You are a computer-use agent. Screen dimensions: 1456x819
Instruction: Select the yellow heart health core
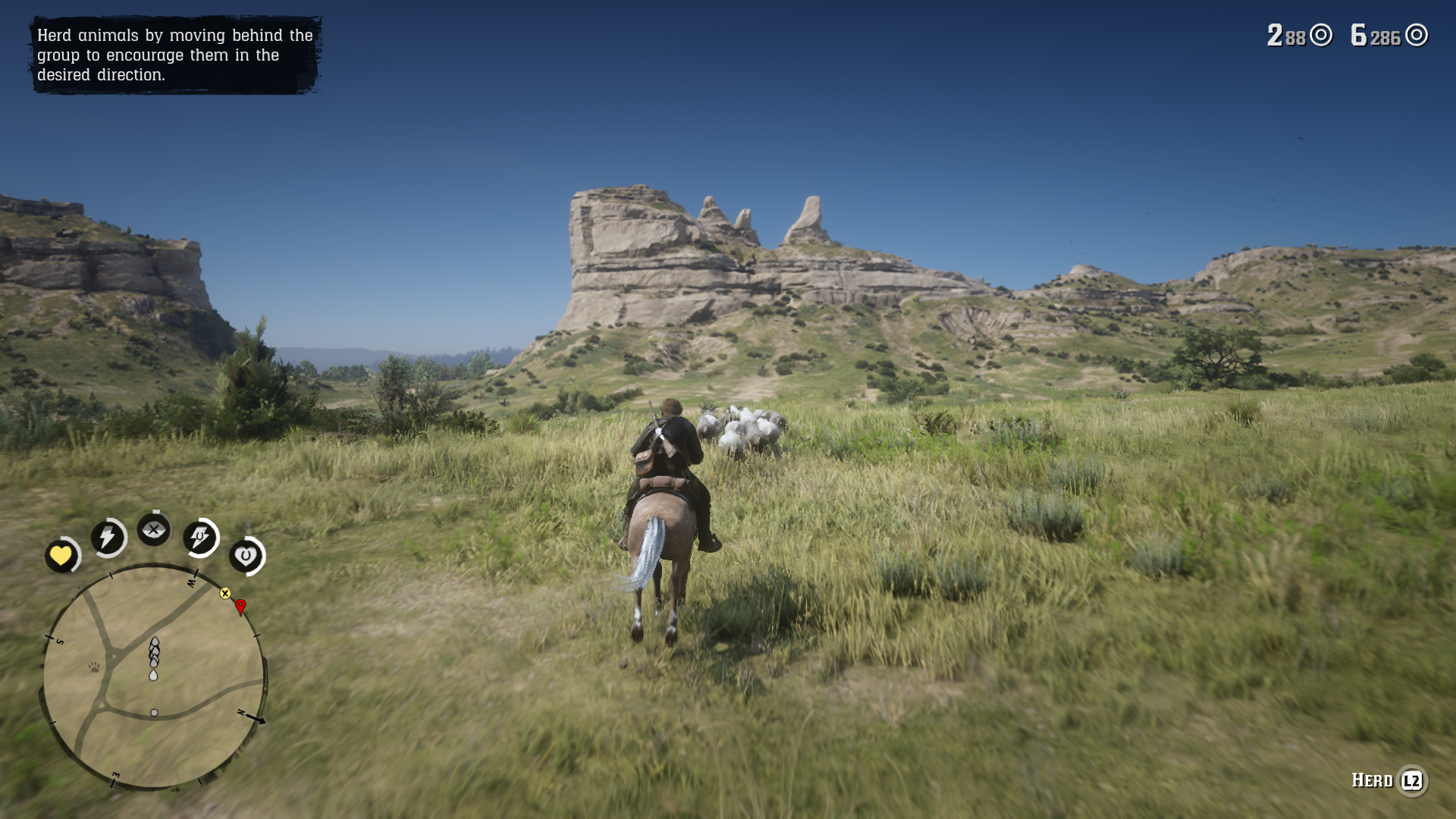tap(61, 556)
